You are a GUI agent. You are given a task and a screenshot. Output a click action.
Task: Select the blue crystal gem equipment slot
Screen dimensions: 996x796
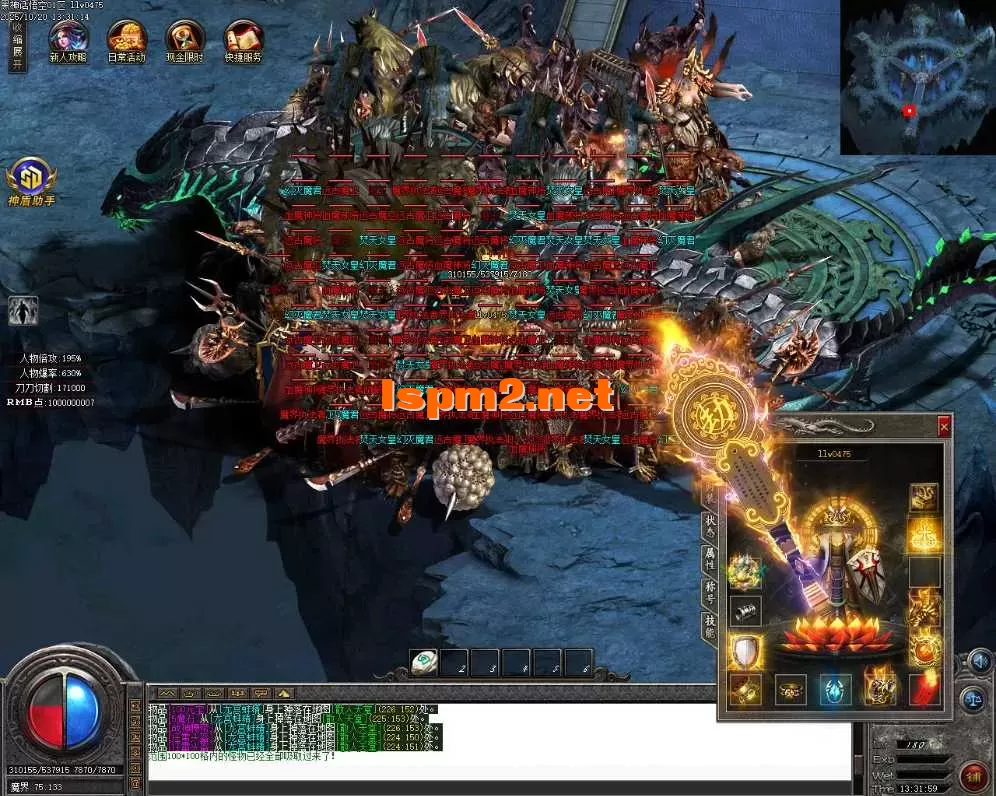click(835, 690)
